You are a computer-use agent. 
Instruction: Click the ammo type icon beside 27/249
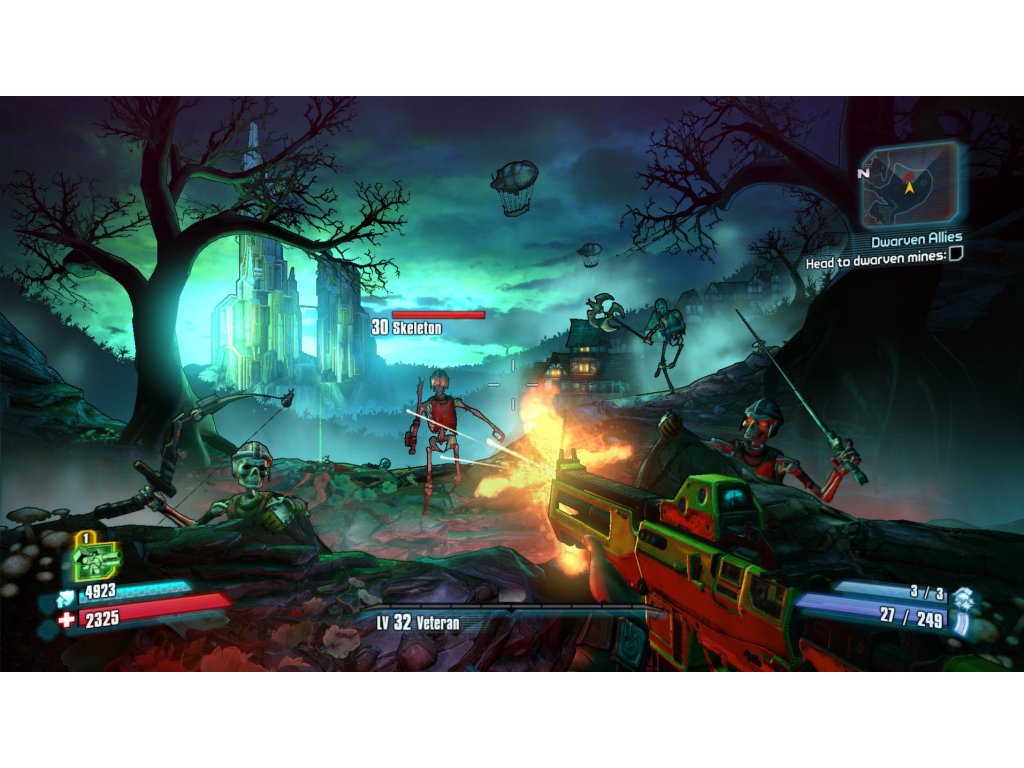point(961,623)
